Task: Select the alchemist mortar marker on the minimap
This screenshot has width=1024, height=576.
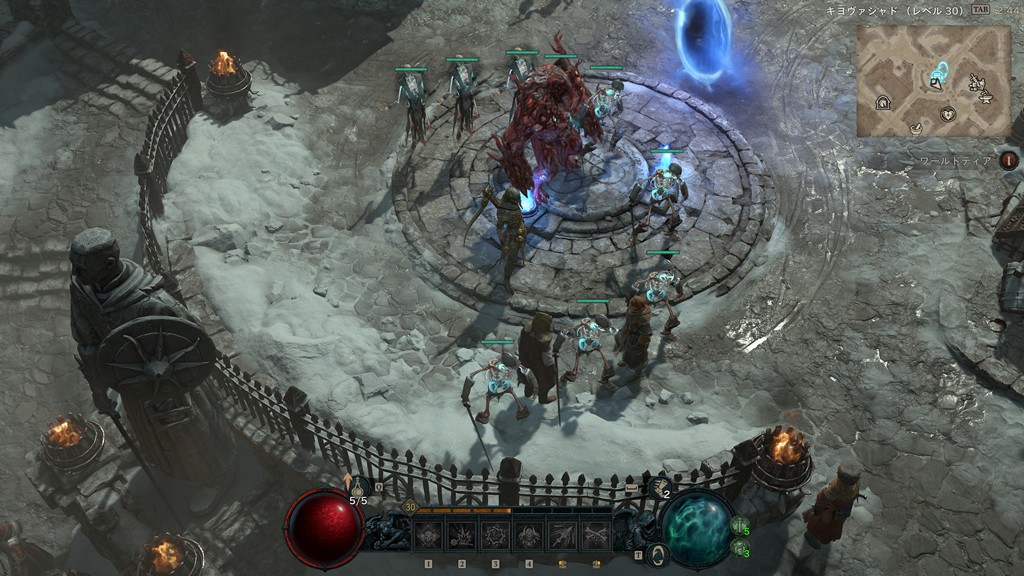Action: [x=916, y=127]
